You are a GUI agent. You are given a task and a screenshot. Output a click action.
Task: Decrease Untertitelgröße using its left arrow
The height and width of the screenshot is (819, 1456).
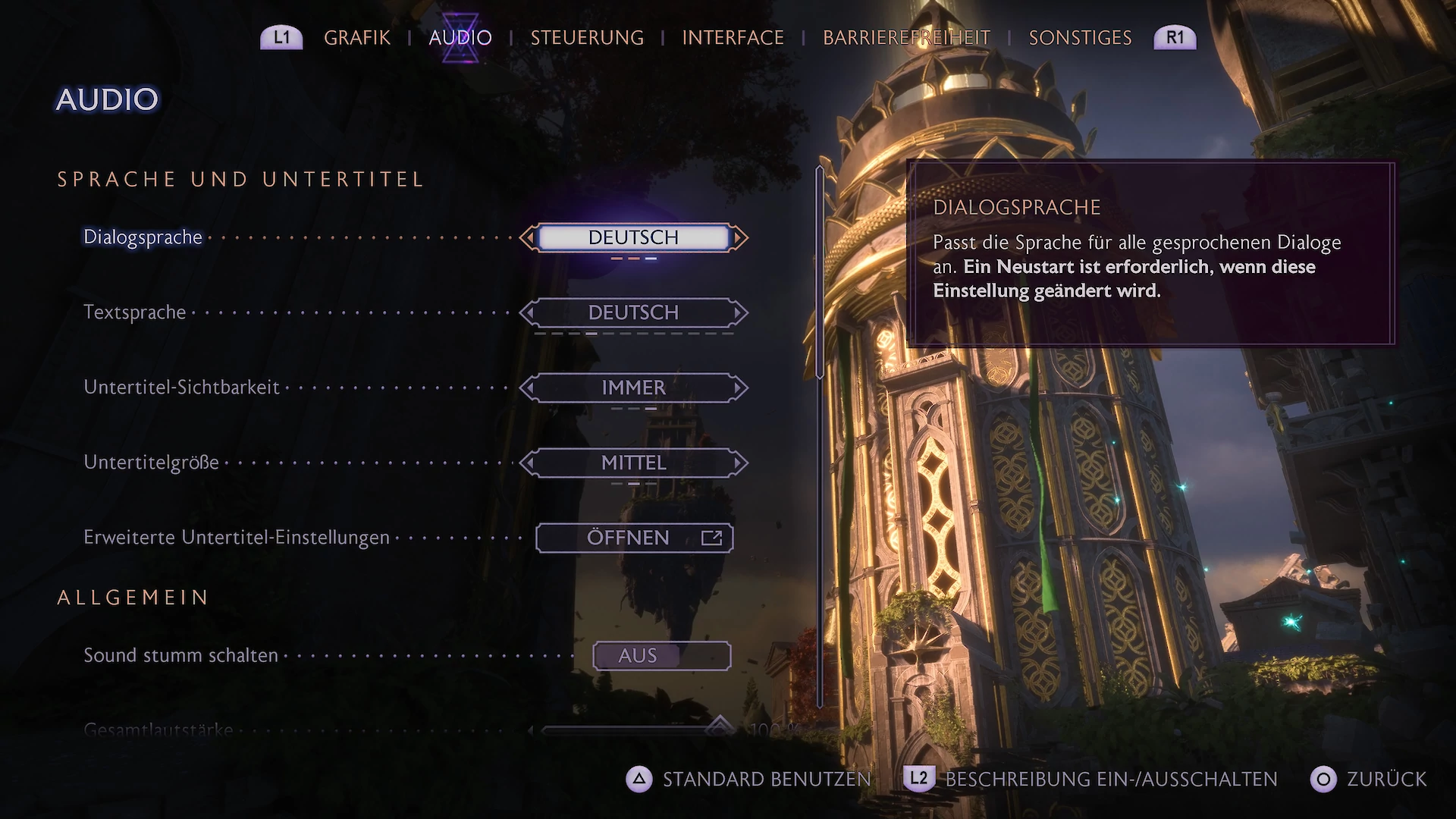coord(529,463)
